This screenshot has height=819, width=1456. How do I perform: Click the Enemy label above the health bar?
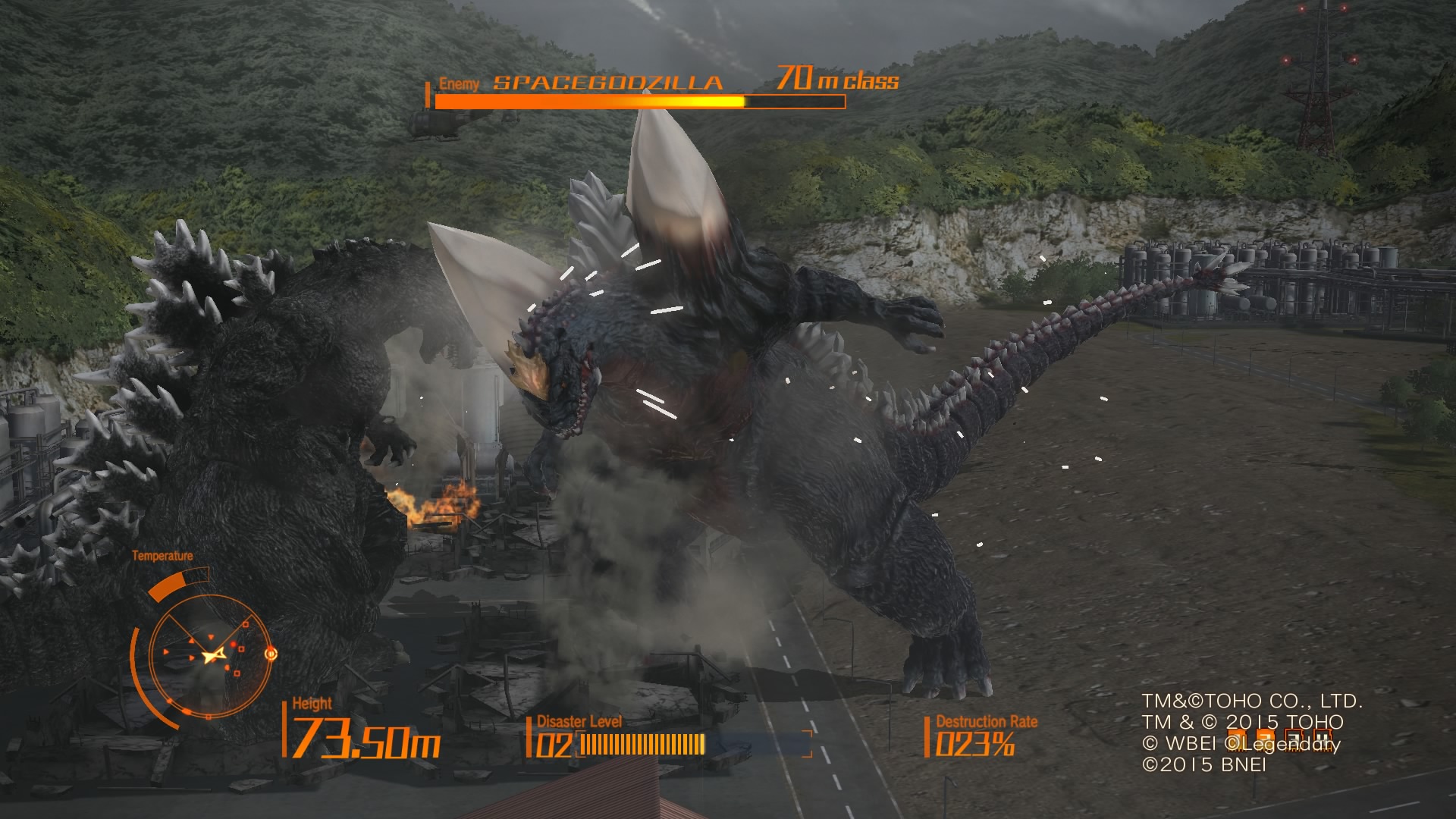458,82
